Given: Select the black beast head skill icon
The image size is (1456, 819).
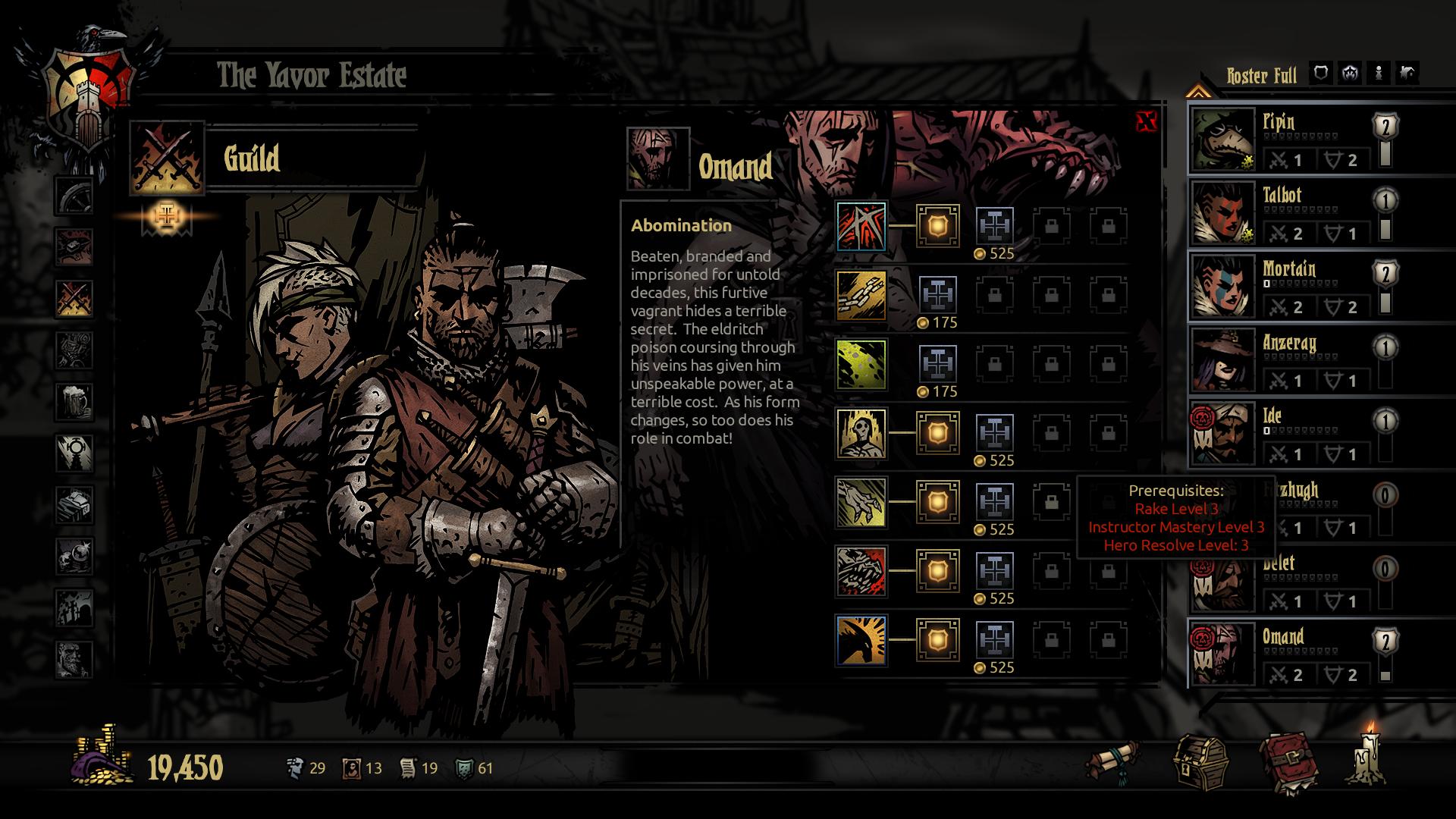Looking at the screenshot, I should pyautogui.click(x=861, y=640).
